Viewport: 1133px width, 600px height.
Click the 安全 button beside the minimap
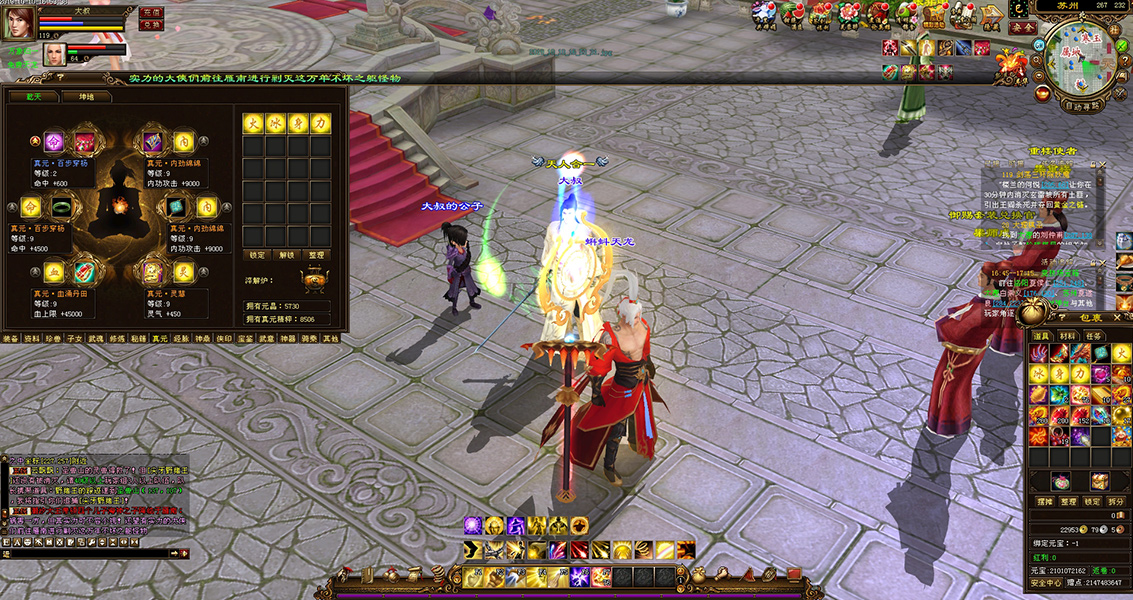pyautogui.click(x=1022, y=27)
